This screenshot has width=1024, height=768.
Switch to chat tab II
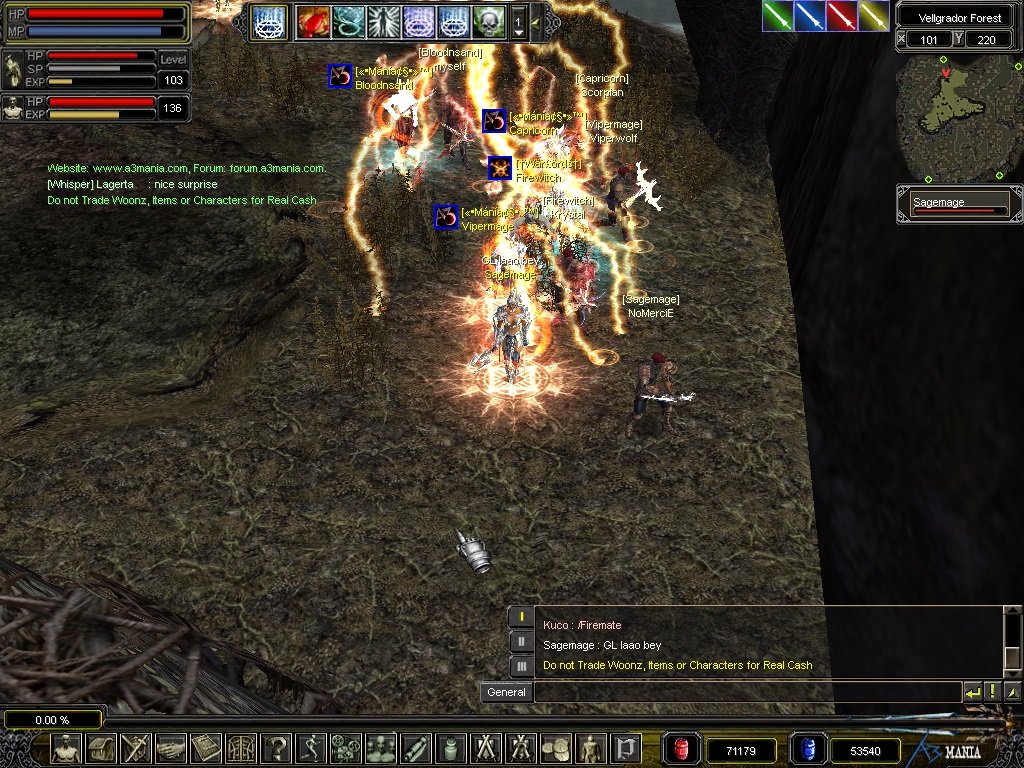point(522,641)
